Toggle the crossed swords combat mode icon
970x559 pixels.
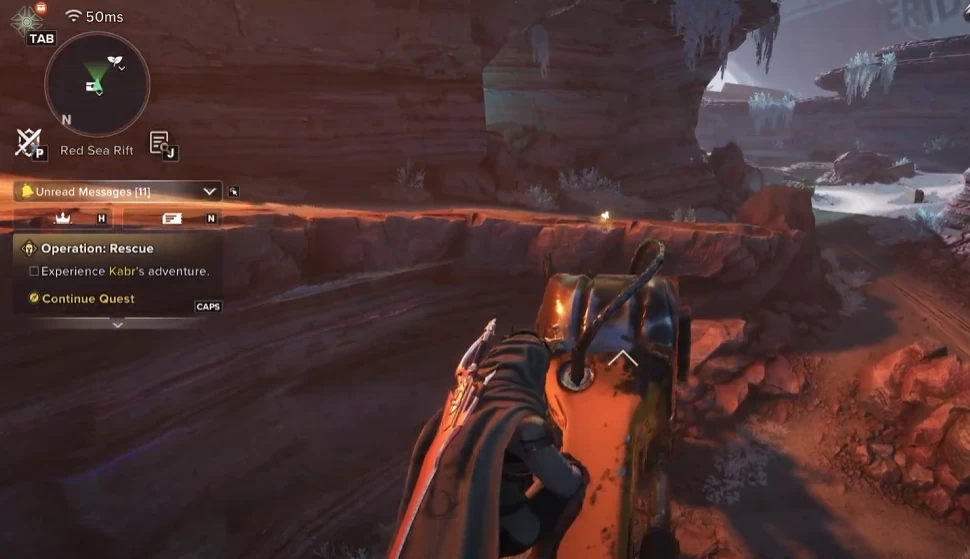click(x=27, y=142)
